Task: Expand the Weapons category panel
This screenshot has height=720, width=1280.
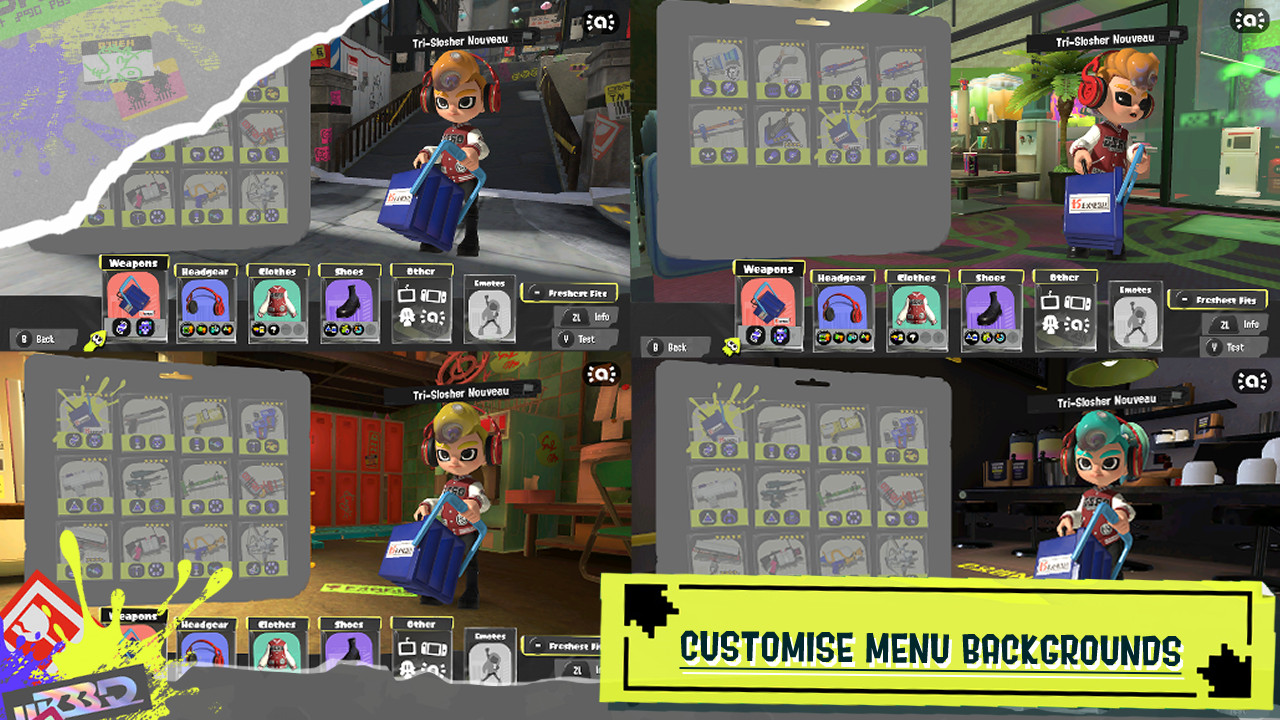Action: pyautogui.click(x=135, y=263)
